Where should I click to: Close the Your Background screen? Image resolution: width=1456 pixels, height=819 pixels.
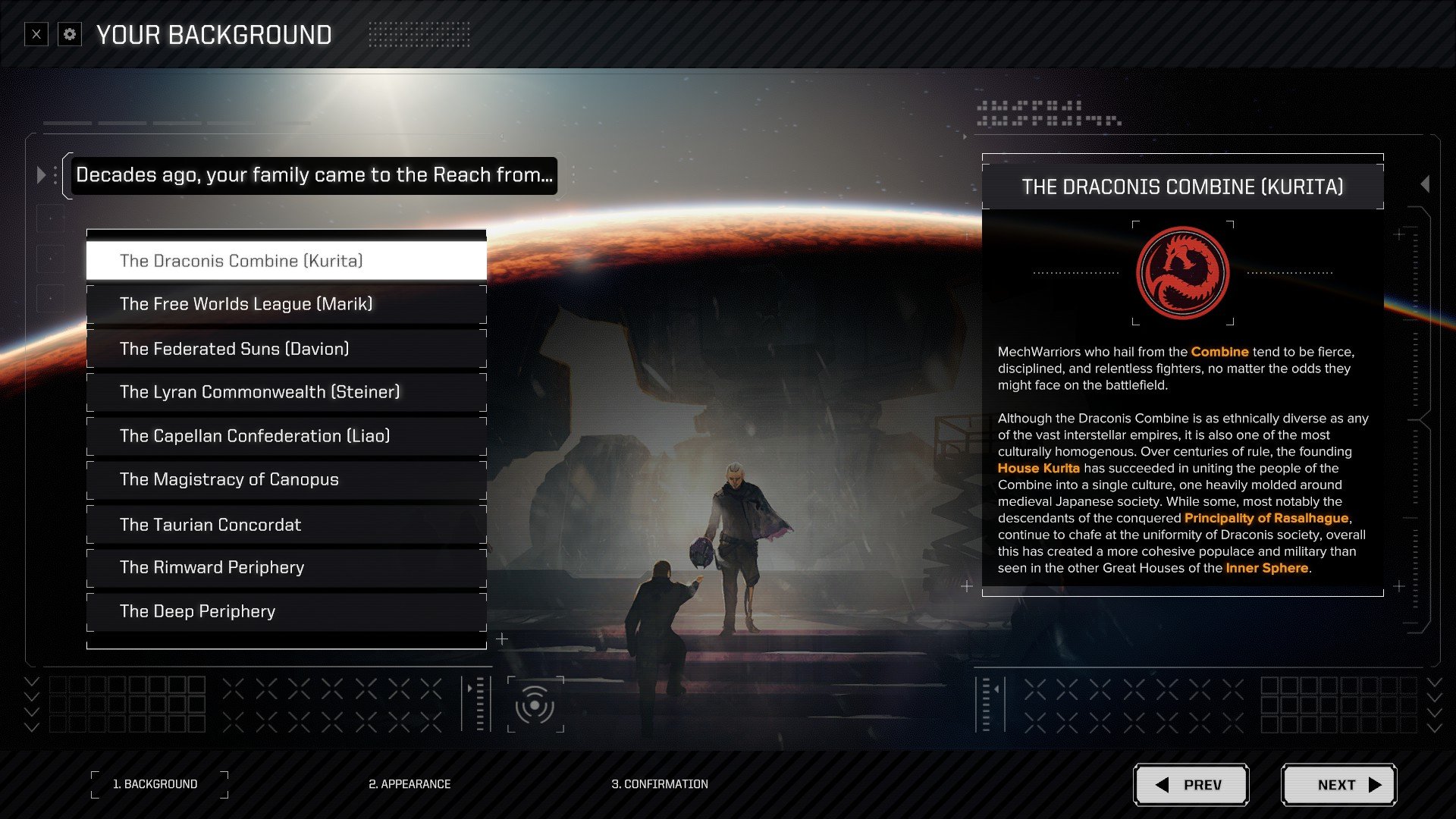tap(36, 35)
